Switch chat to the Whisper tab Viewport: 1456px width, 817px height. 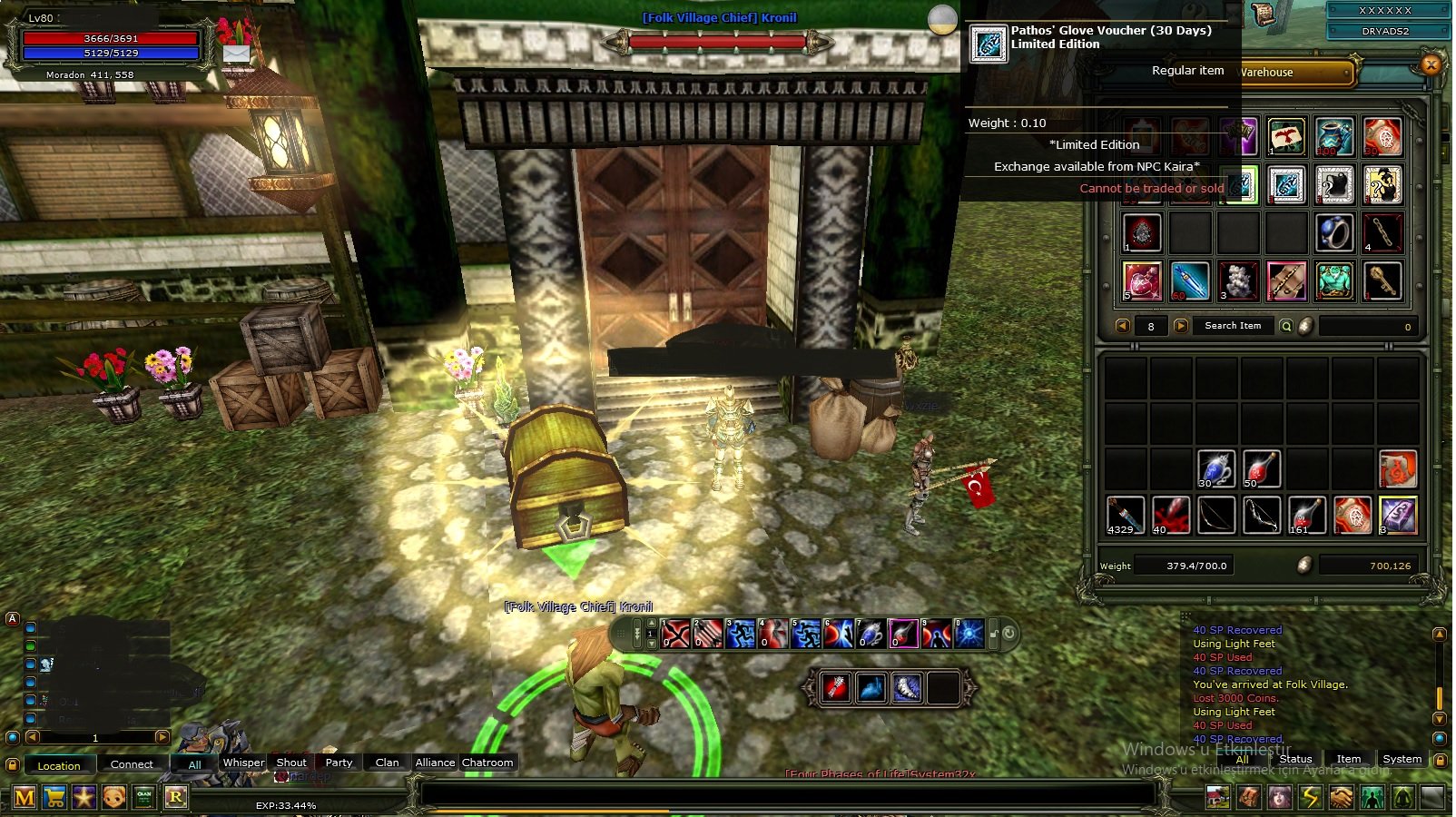coord(243,763)
